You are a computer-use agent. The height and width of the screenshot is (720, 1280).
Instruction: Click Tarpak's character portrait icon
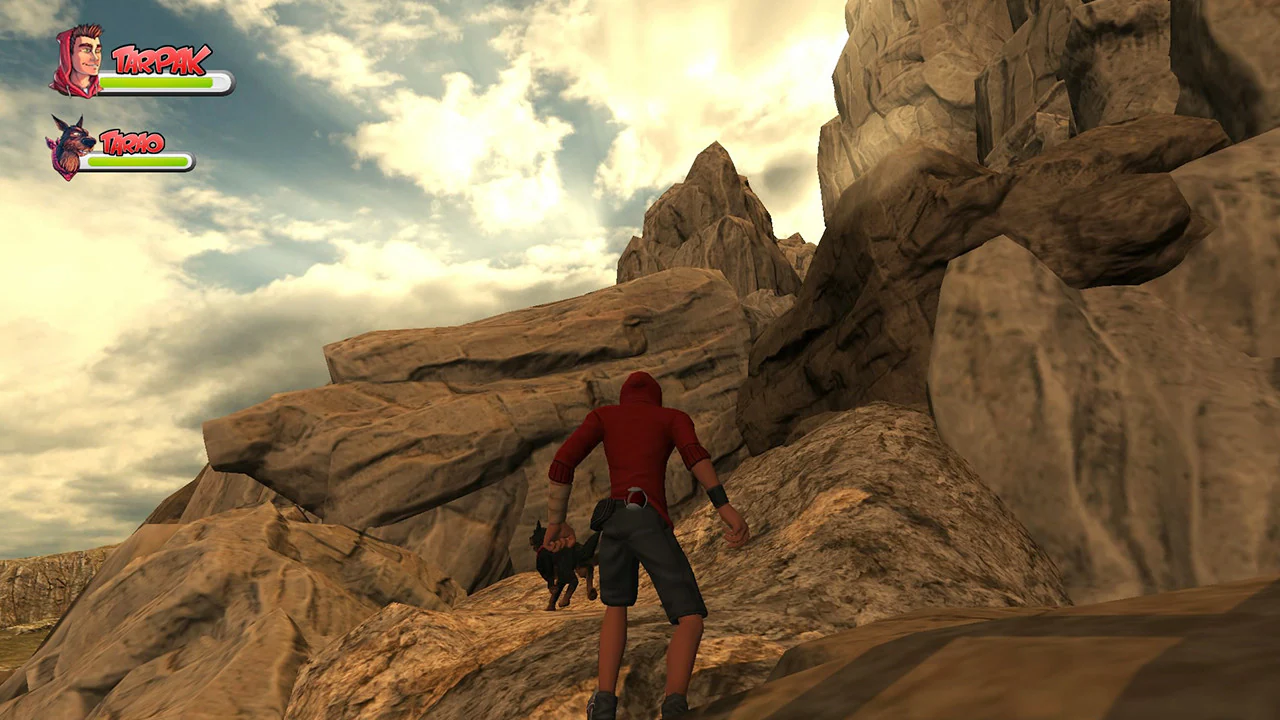pyautogui.click(x=80, y=60)
